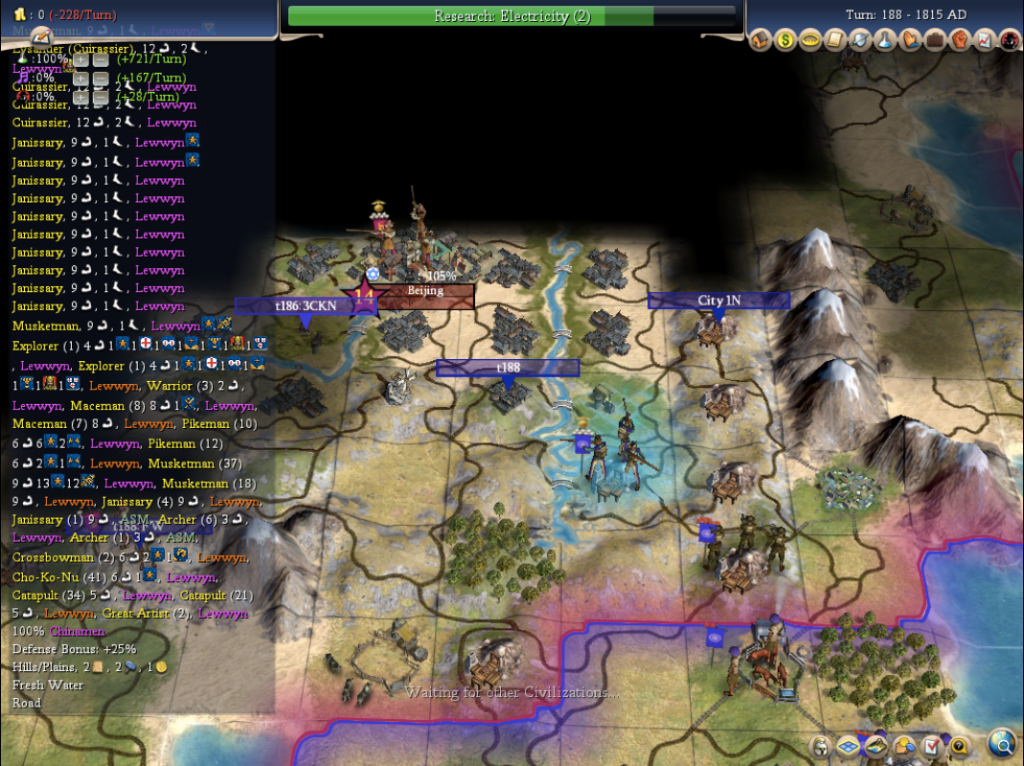
Task: Toggle the grid display tile button
Action: pos(847,745)
